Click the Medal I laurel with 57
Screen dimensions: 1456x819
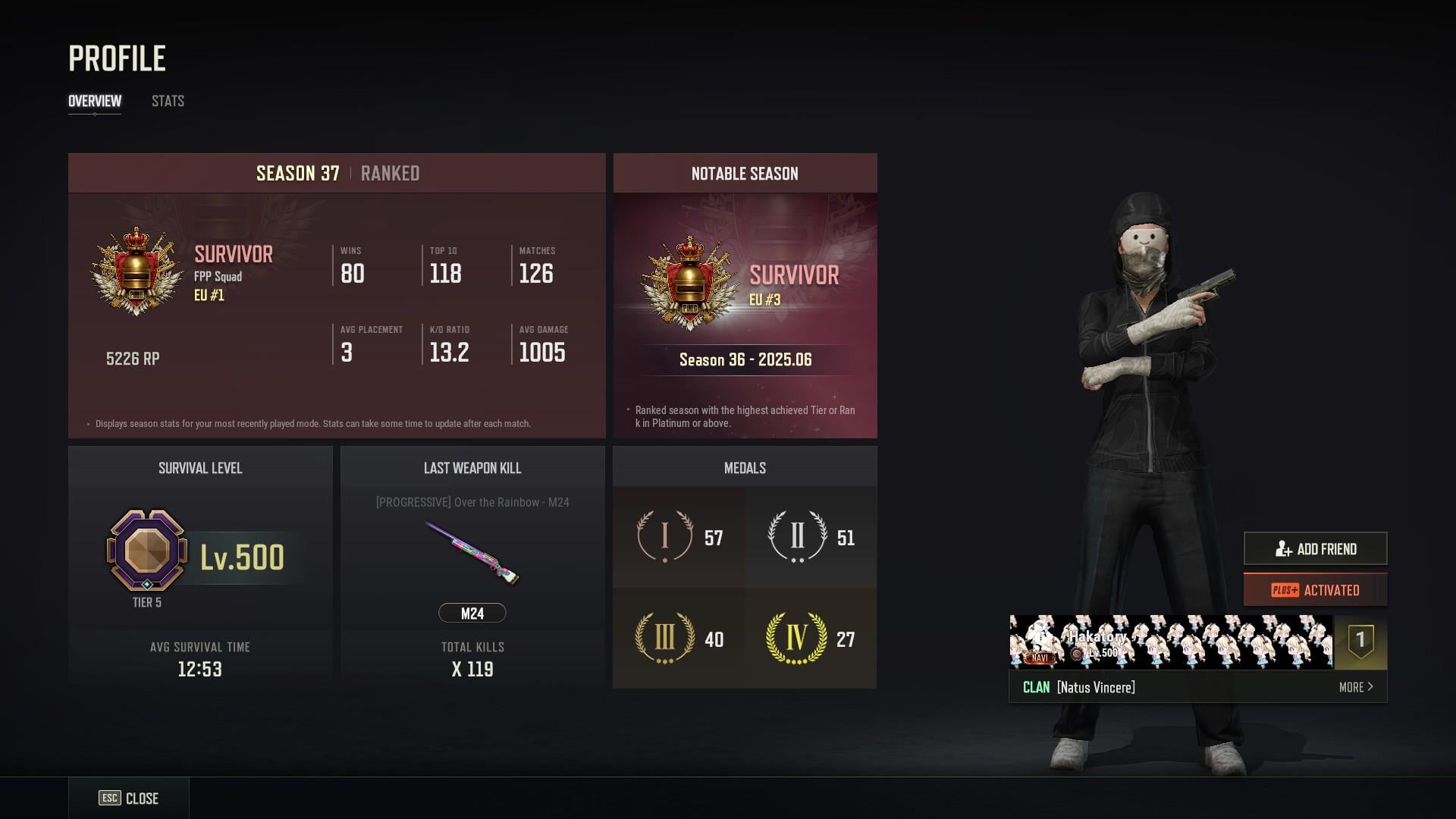[x=665, y=536]
